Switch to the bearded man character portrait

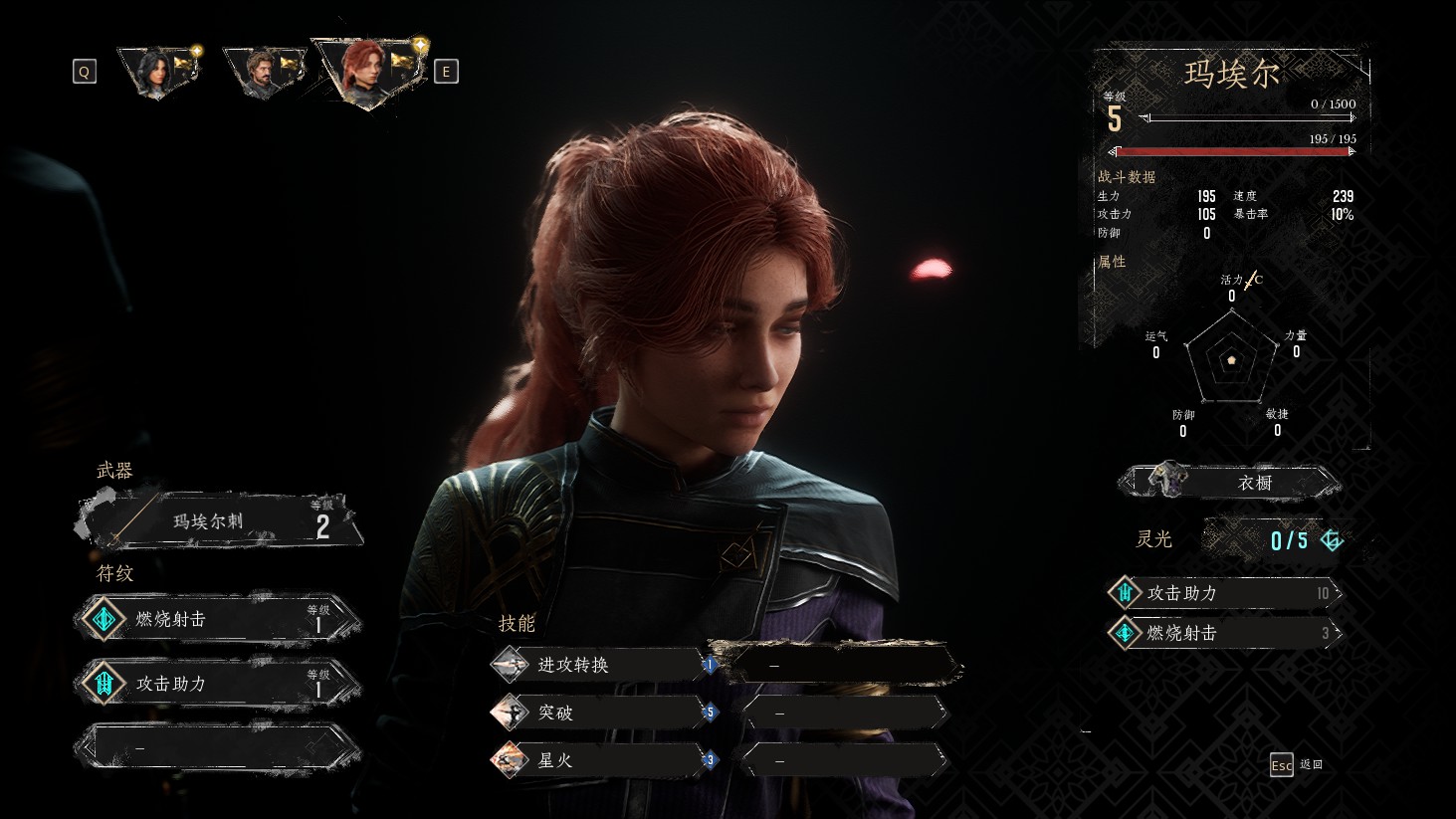262,71
